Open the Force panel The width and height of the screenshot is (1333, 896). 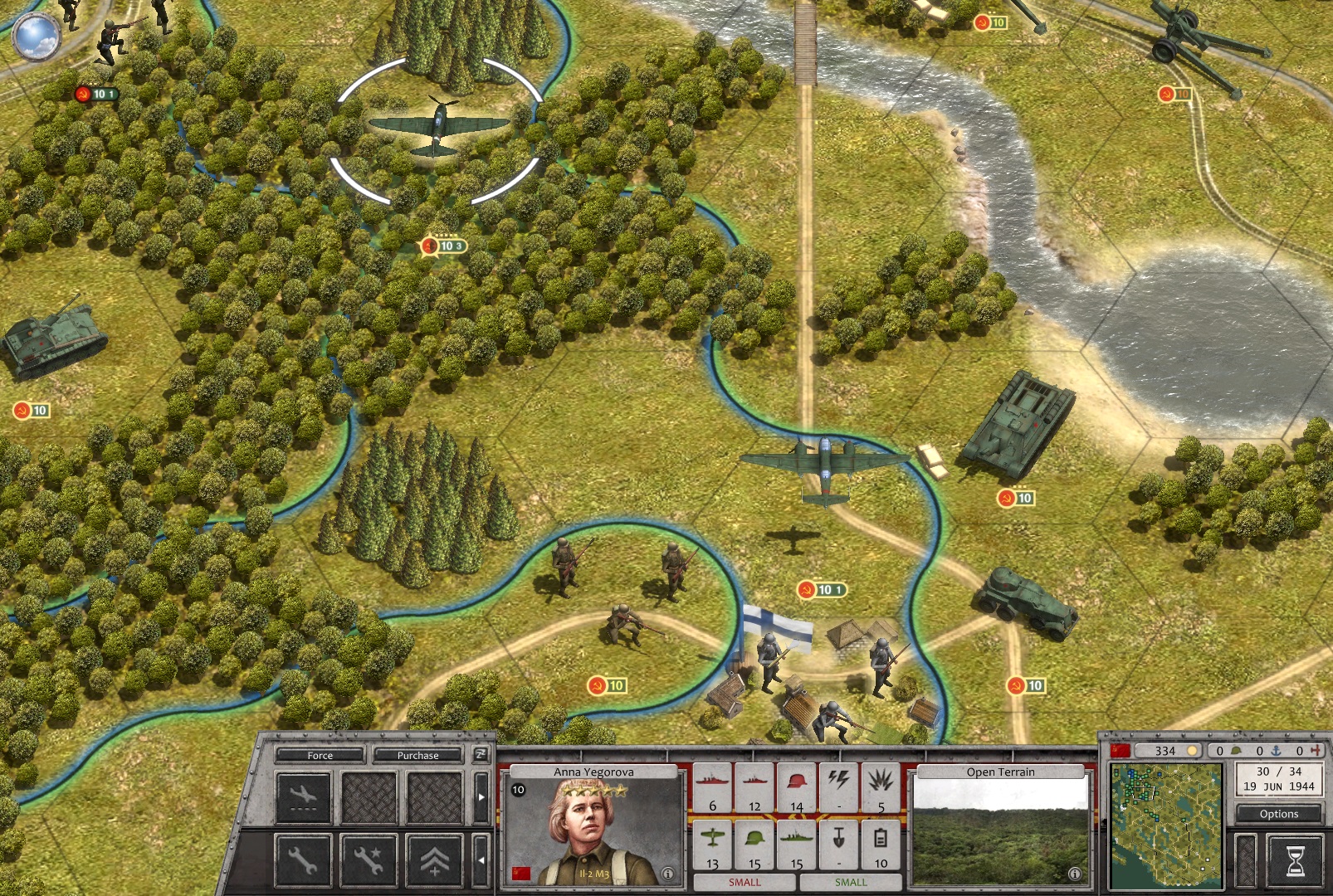point(320,755)
